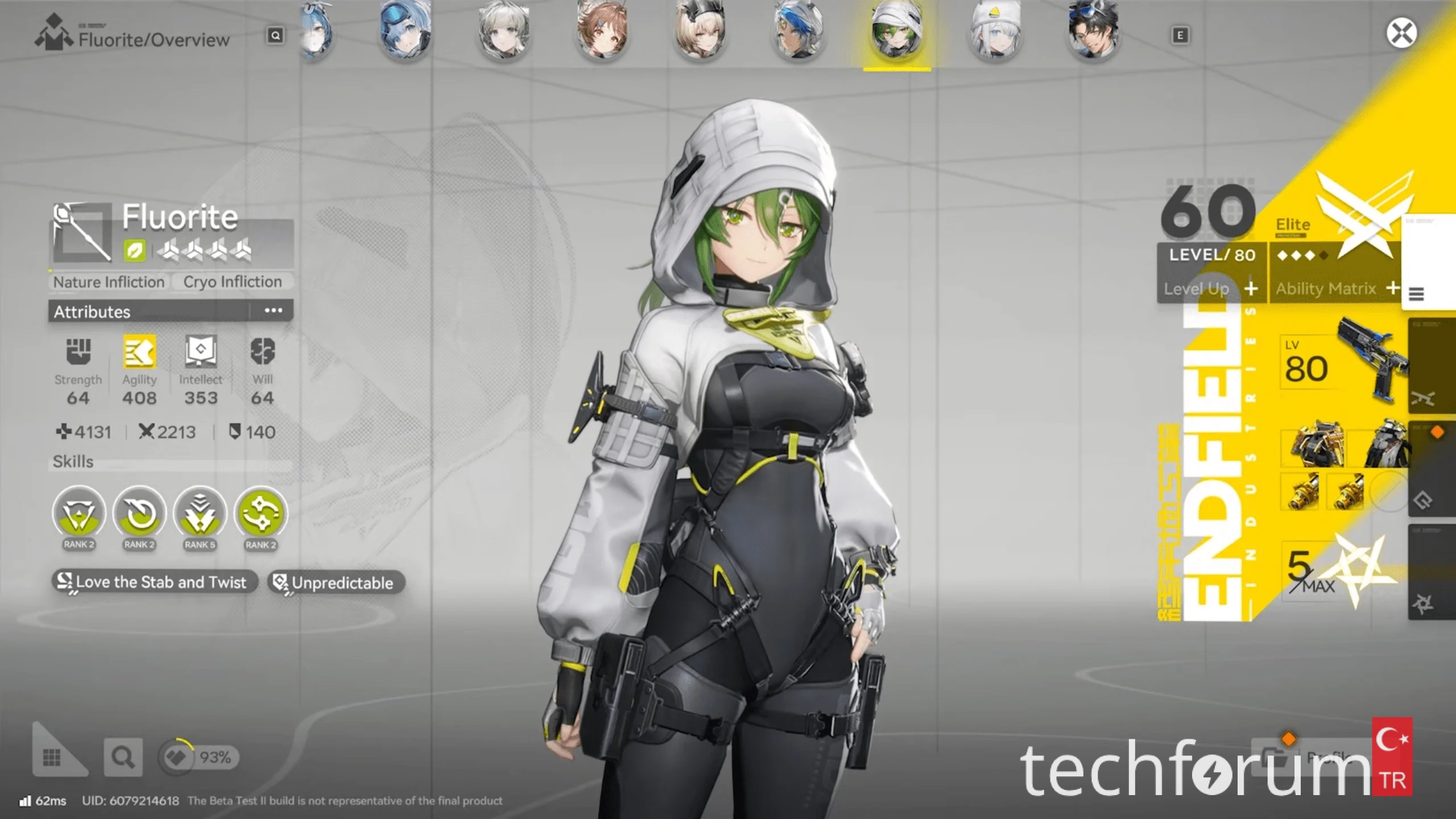Select the brown-haired character portrait
The width and height of the screenshot is (1456, 819).
[x=602, y=30]
